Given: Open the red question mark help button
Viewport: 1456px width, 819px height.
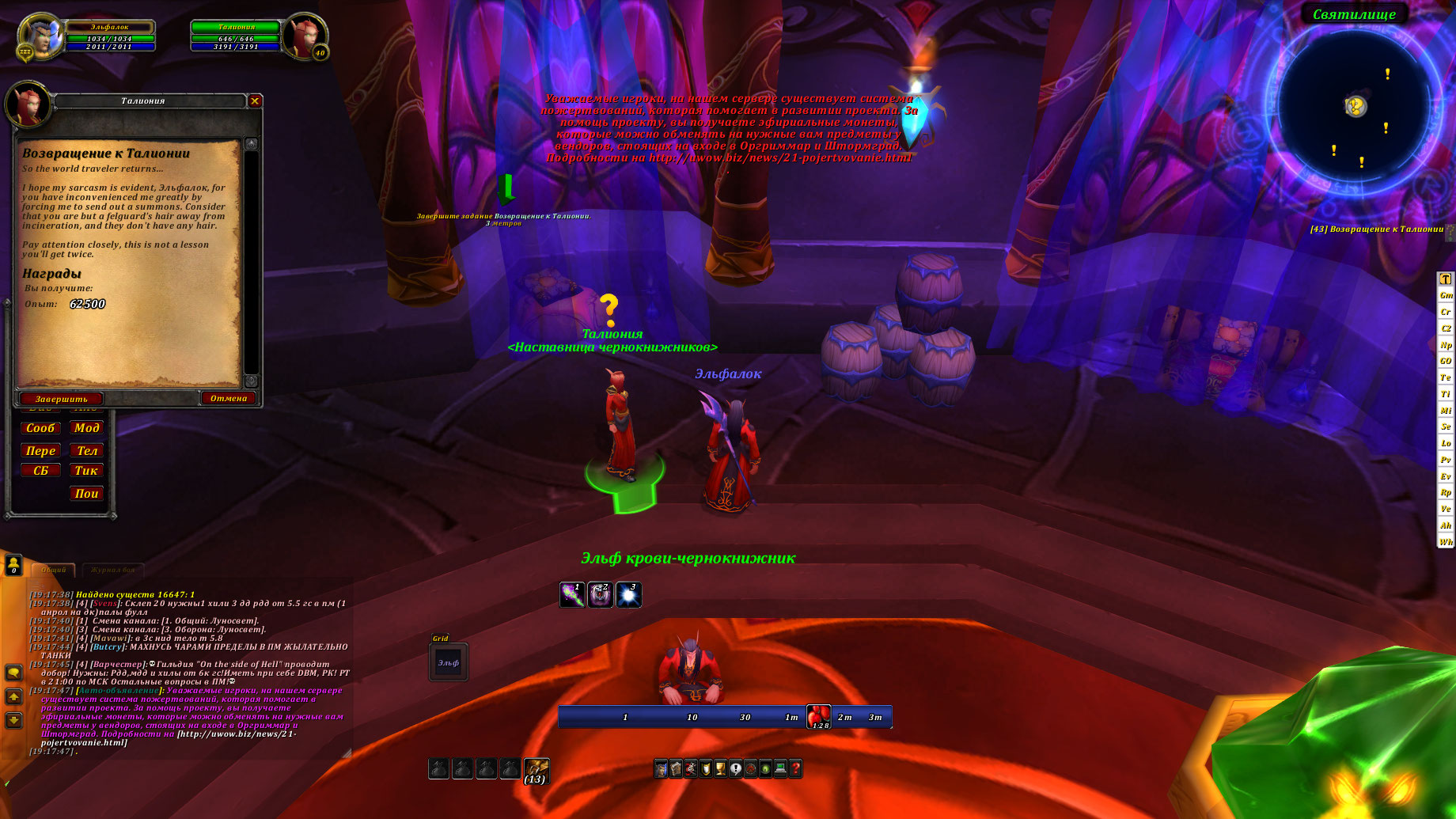Looking at the screenshot, I should coord(795,768).
